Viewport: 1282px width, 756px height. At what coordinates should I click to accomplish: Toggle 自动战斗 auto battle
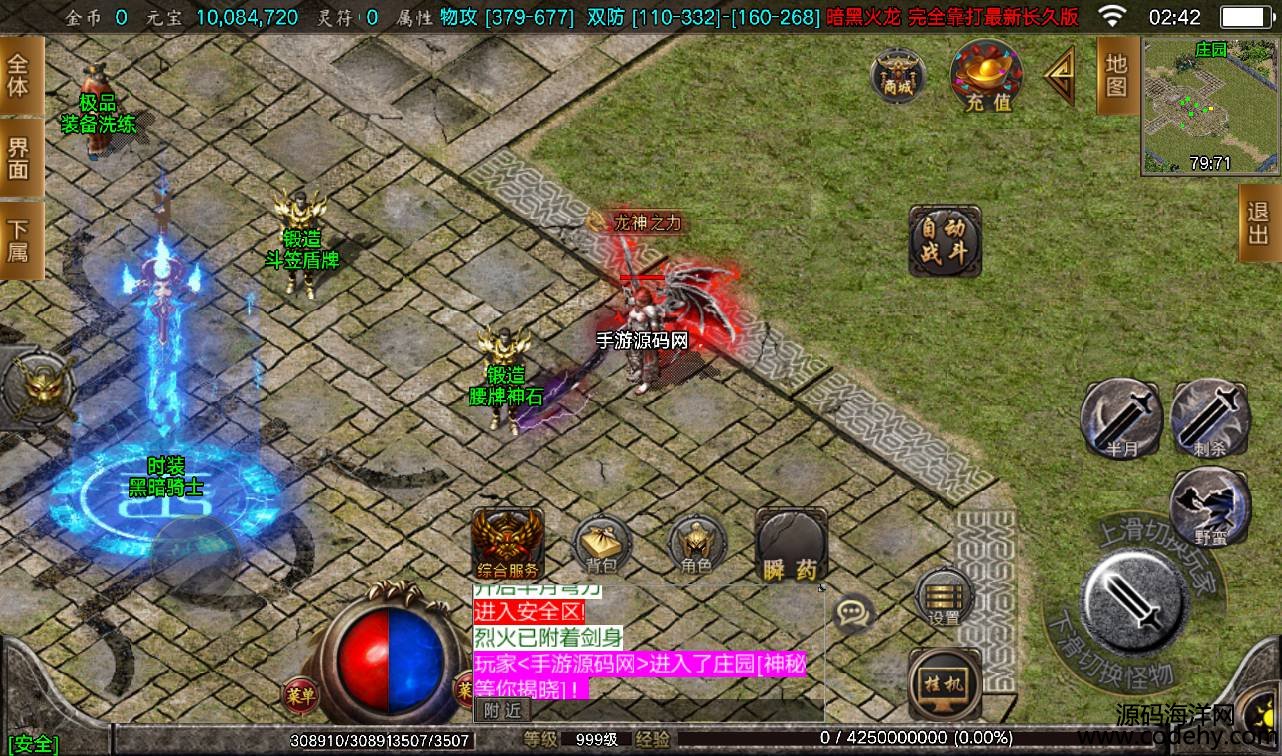[945, 241]
